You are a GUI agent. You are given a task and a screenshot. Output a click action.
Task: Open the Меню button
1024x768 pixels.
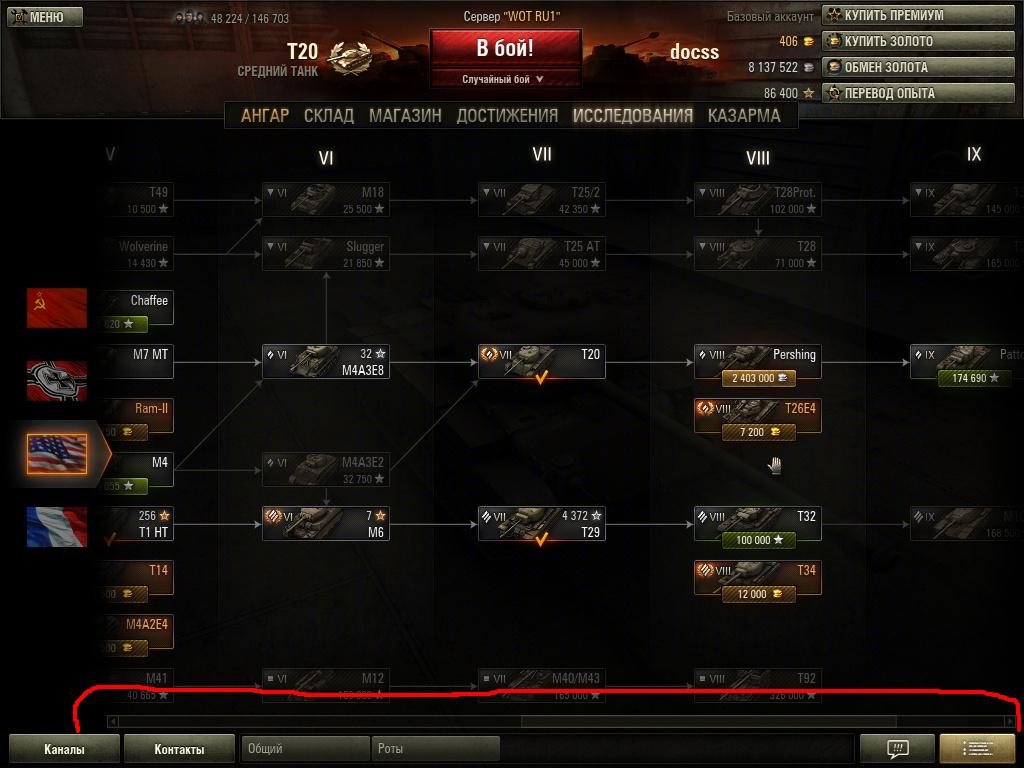[37, 17]
